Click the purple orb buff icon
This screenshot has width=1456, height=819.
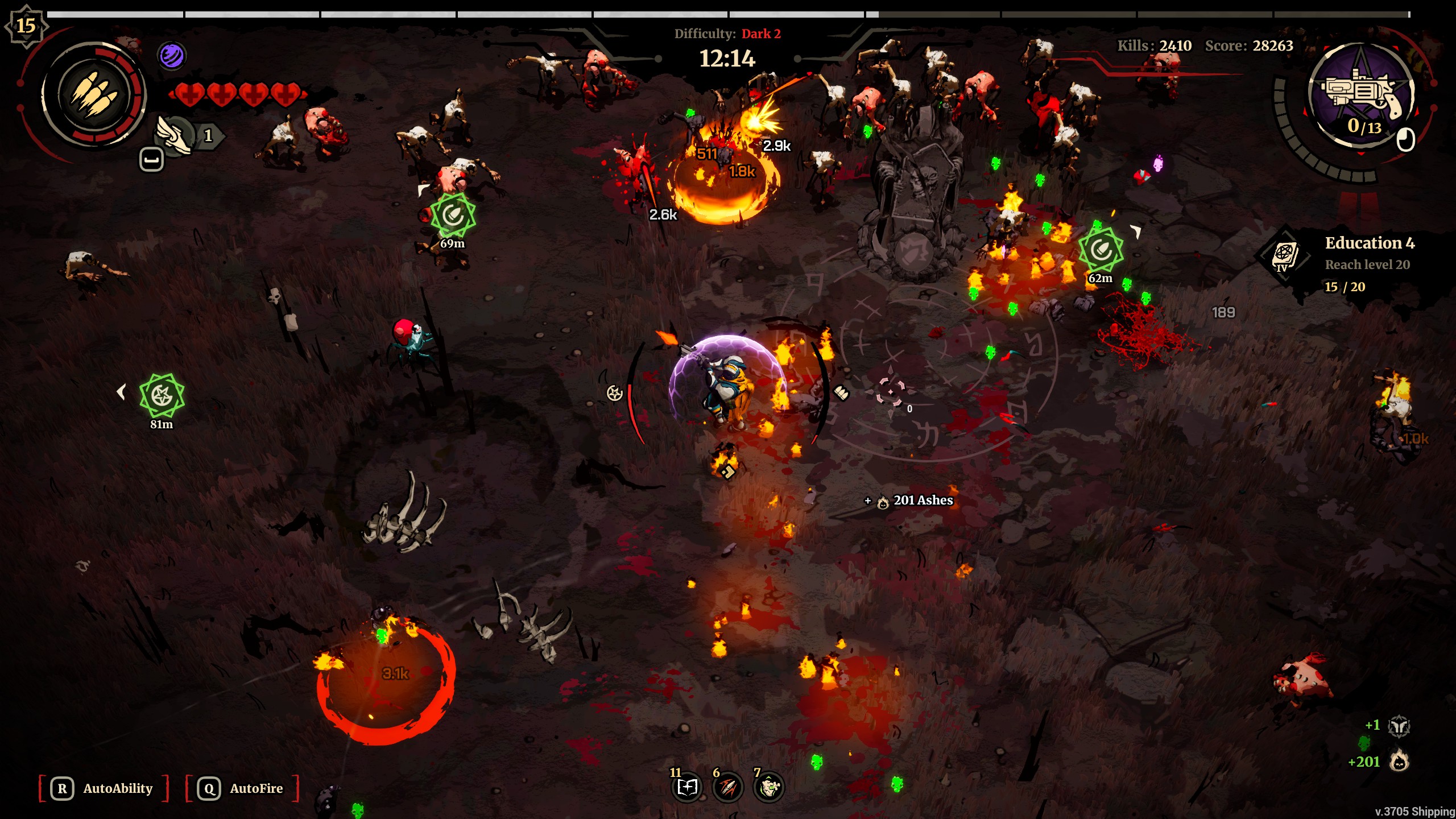point(171,56)
